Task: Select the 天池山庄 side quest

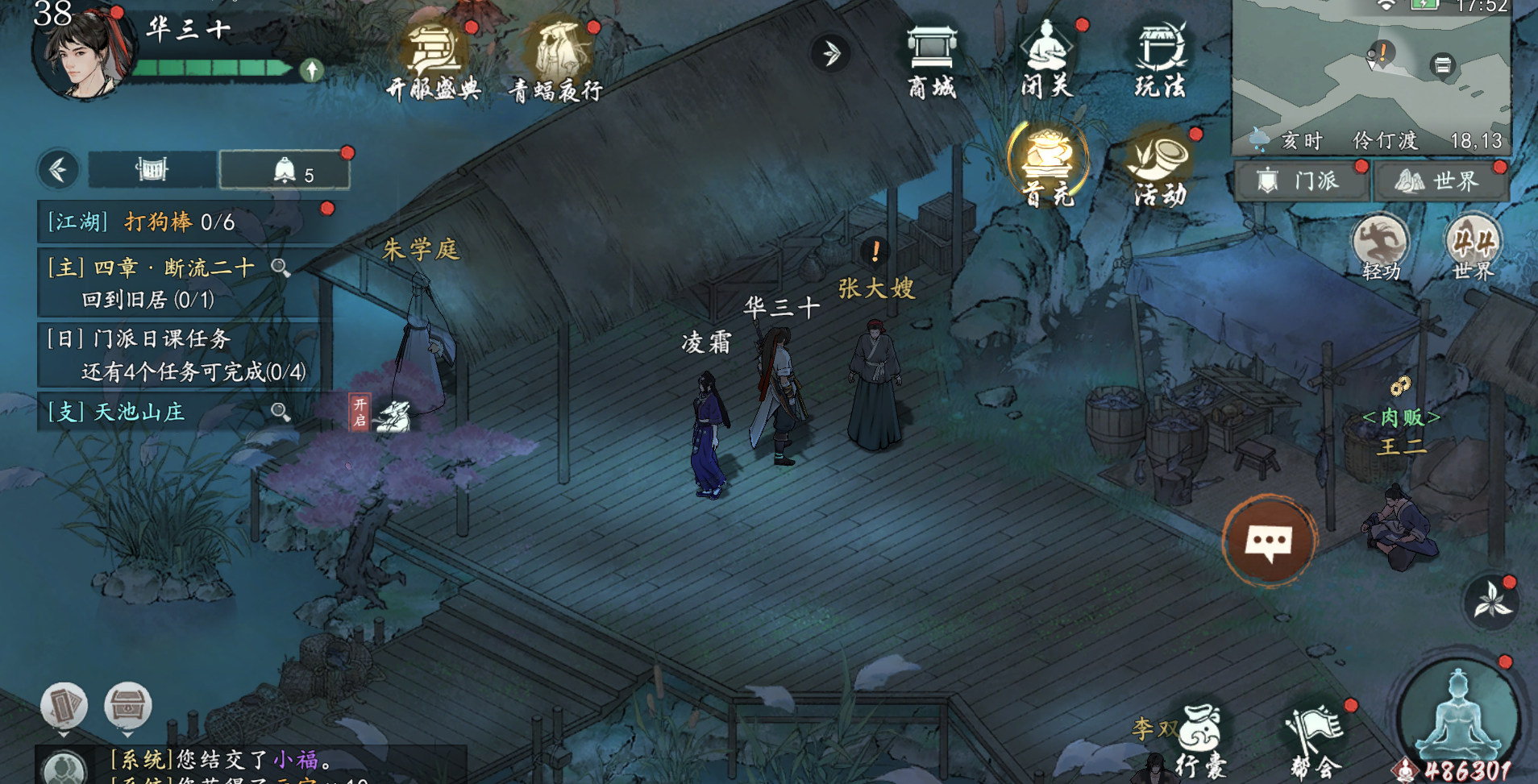Action: 141,413
